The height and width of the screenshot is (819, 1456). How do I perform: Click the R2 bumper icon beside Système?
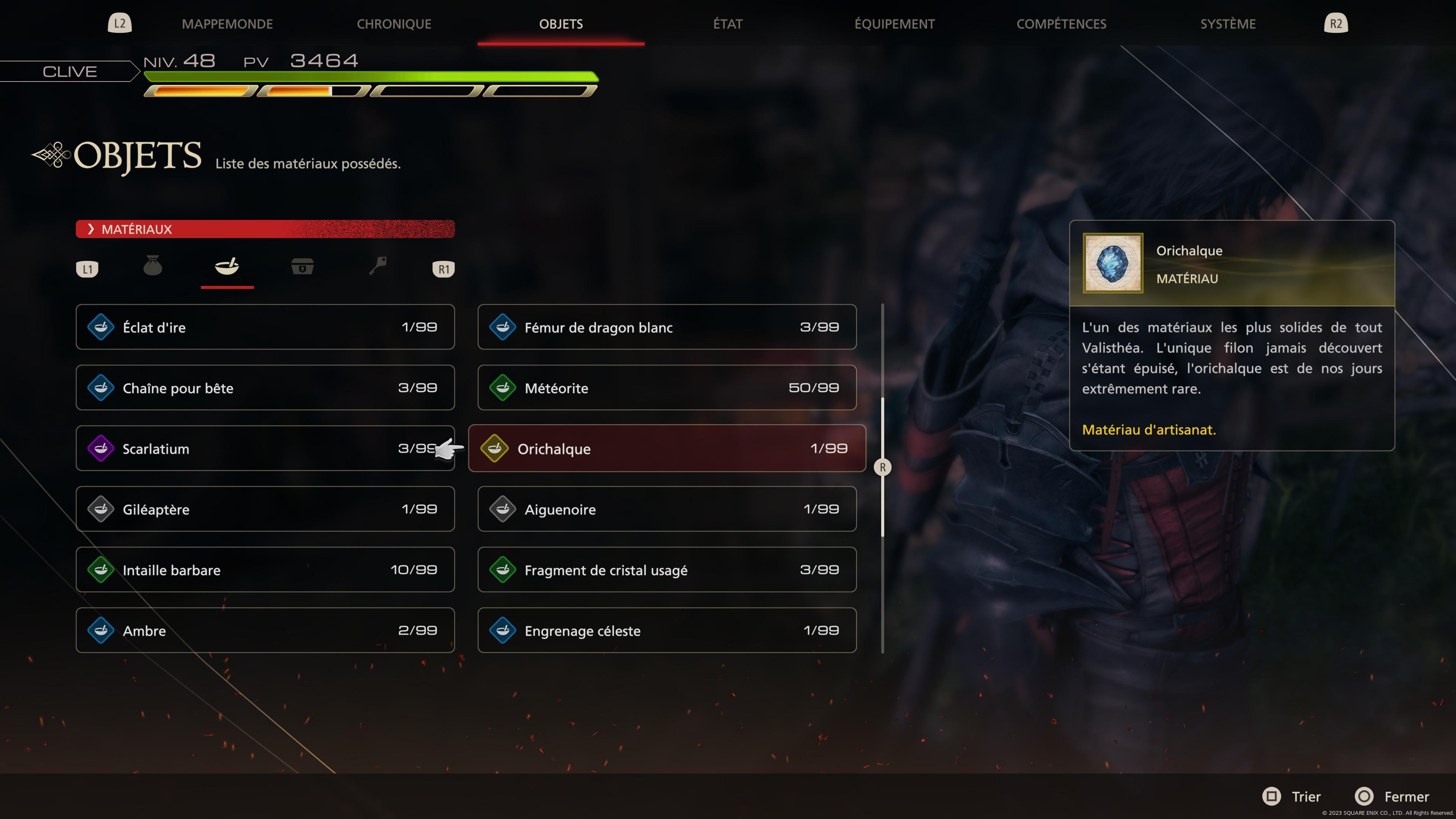click(1335, 24)
